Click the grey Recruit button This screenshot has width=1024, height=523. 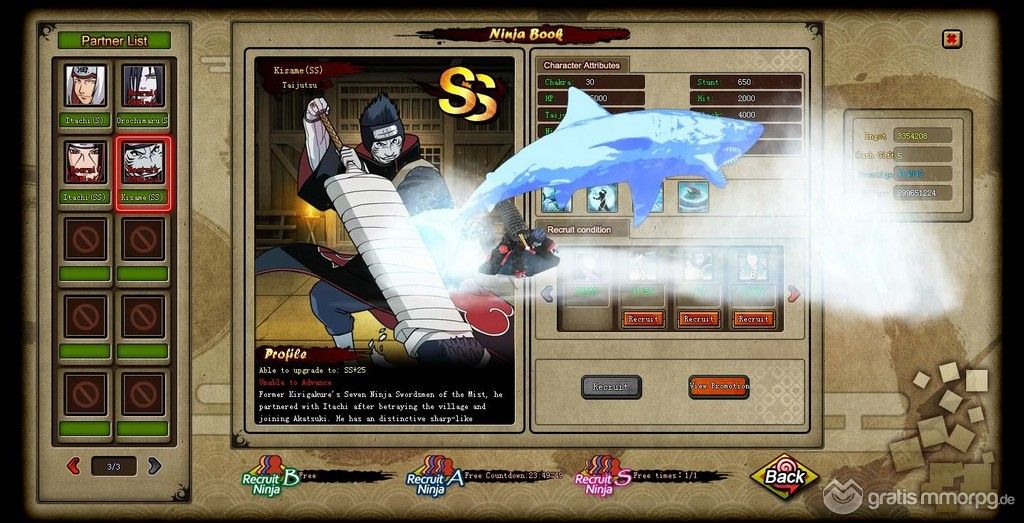click(x=611, y=386)
